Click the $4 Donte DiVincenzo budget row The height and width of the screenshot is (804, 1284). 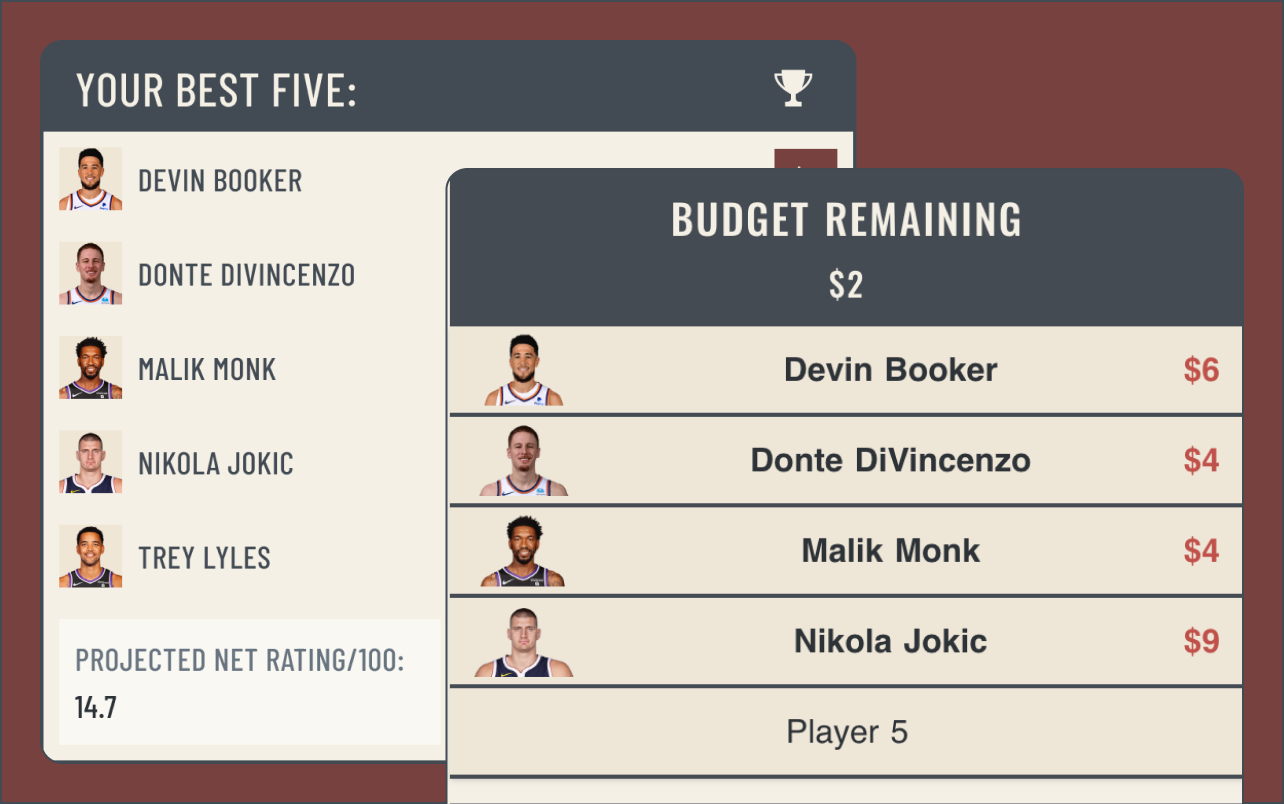tap(846, 460)
